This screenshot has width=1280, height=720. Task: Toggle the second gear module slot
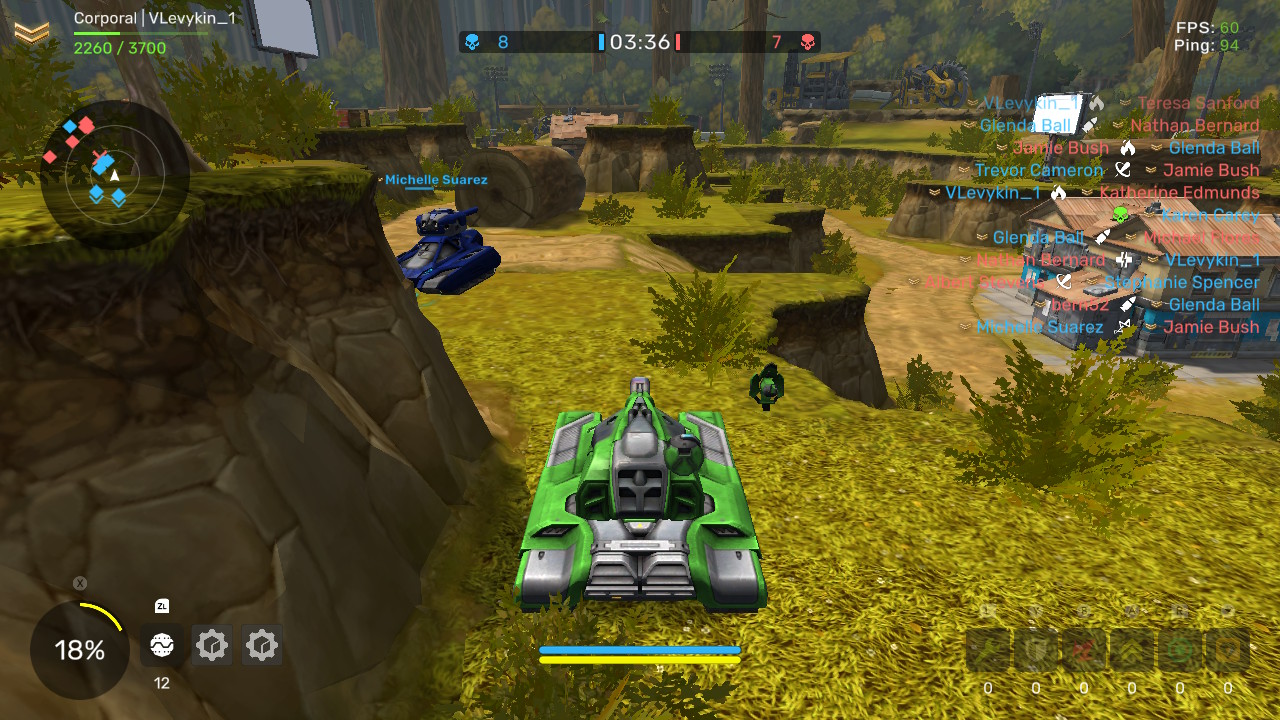(x=262, y=646)
